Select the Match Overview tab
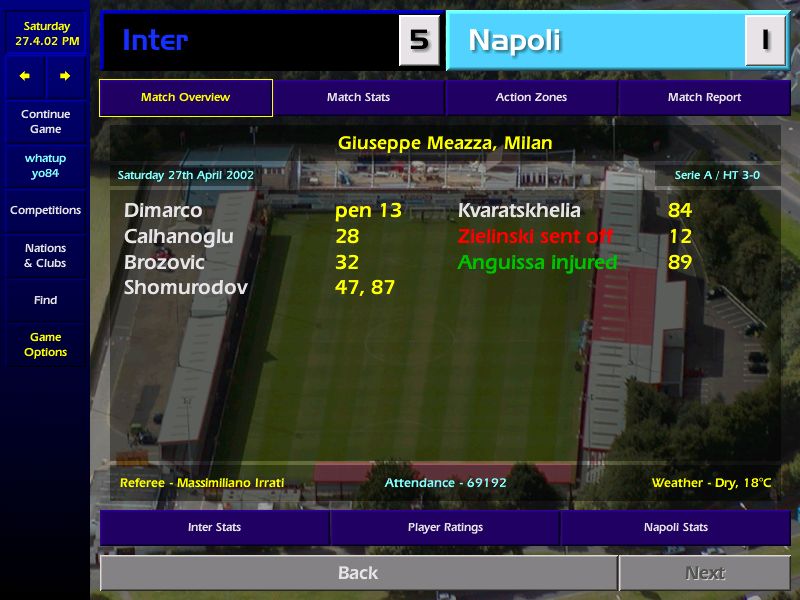This screenshot has height=600, width=800. tap(185, 98)
